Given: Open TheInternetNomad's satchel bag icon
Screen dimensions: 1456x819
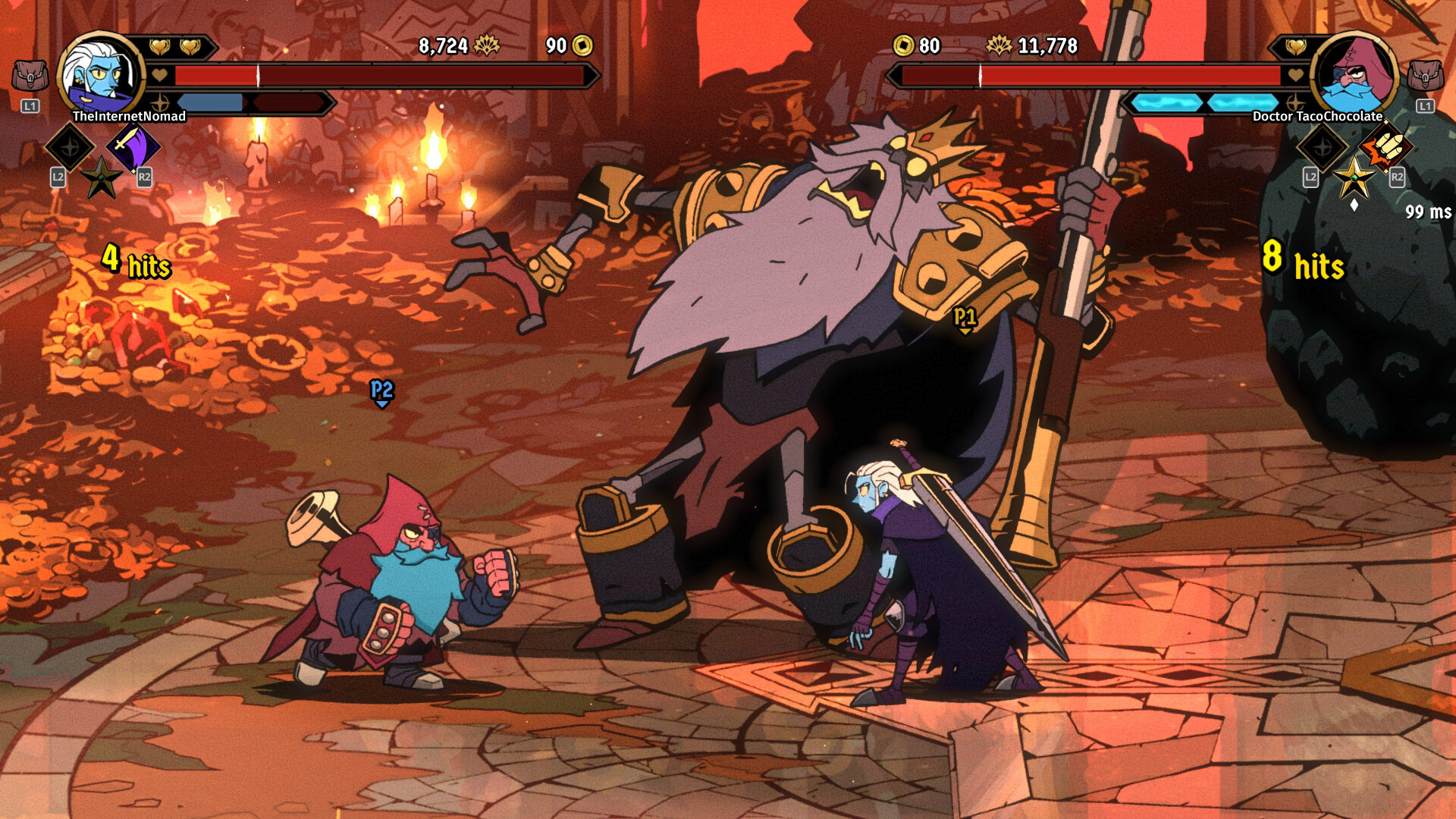Looking at the screenshot, I should (x=30, y=77).
